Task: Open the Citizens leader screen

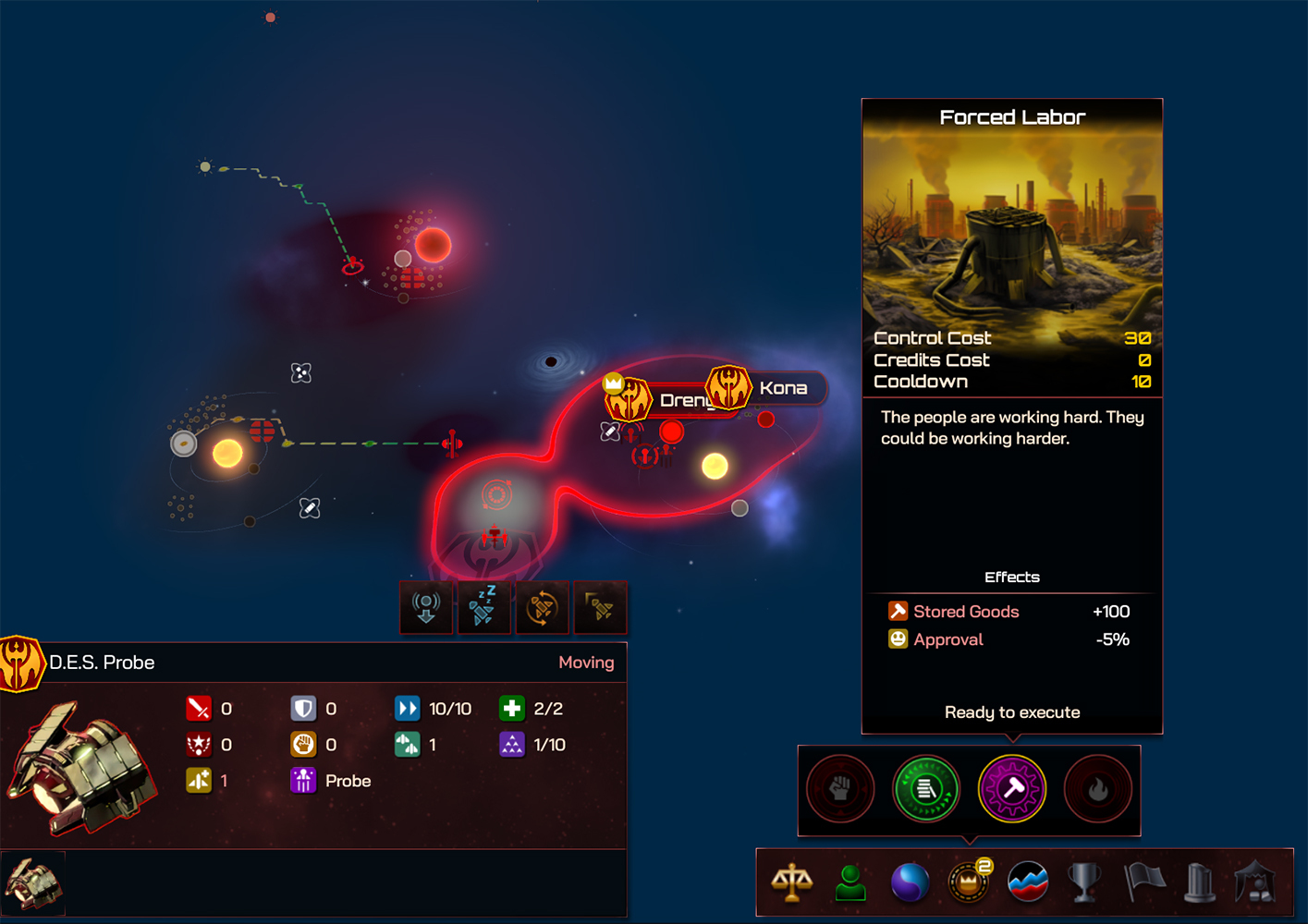Action: (x=850, y=882)
